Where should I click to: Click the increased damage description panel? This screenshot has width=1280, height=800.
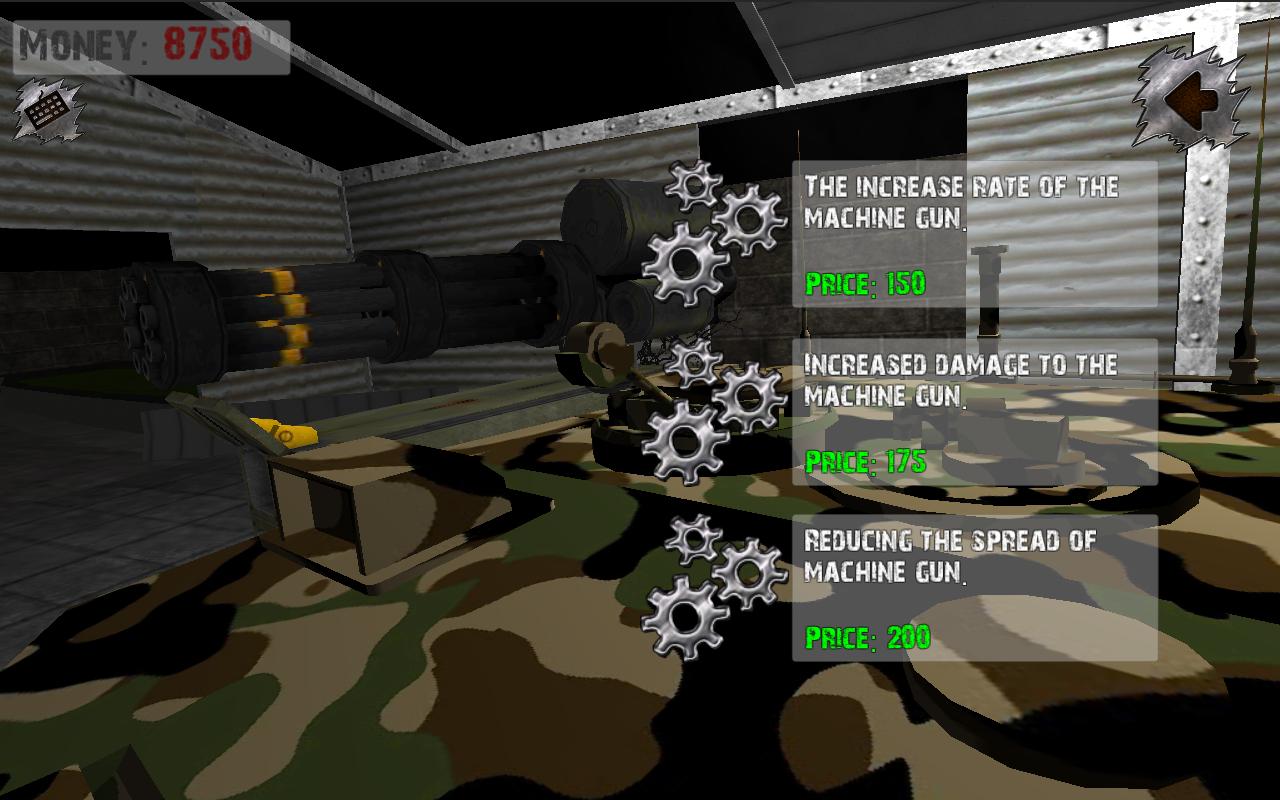960,380
